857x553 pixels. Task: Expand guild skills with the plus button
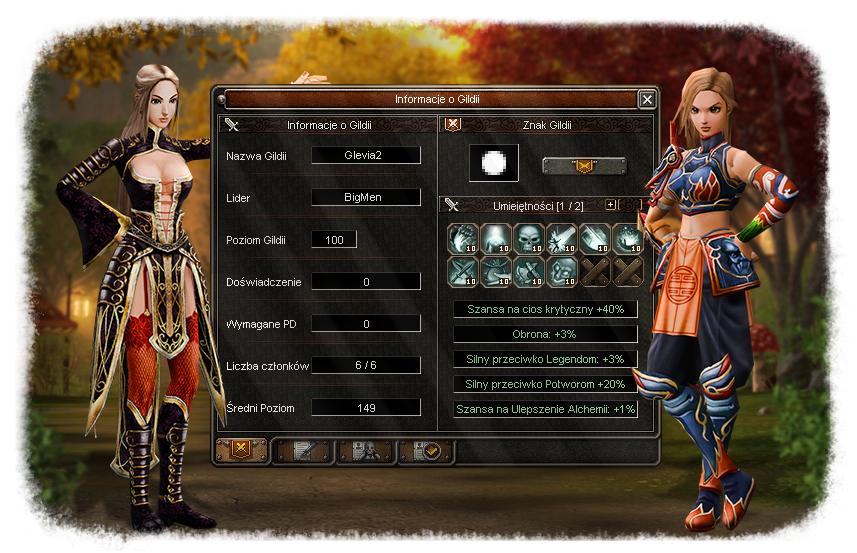611,204
